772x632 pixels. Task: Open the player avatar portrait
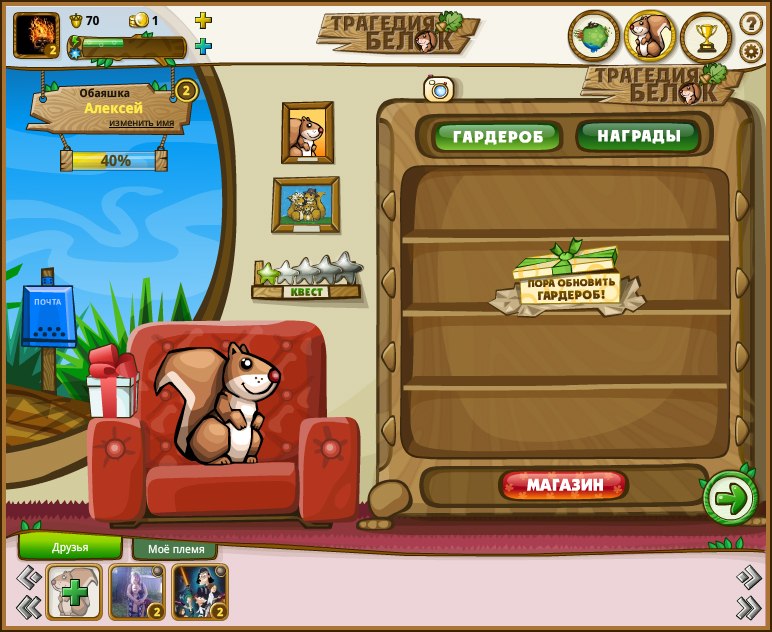tap(36, 35)
